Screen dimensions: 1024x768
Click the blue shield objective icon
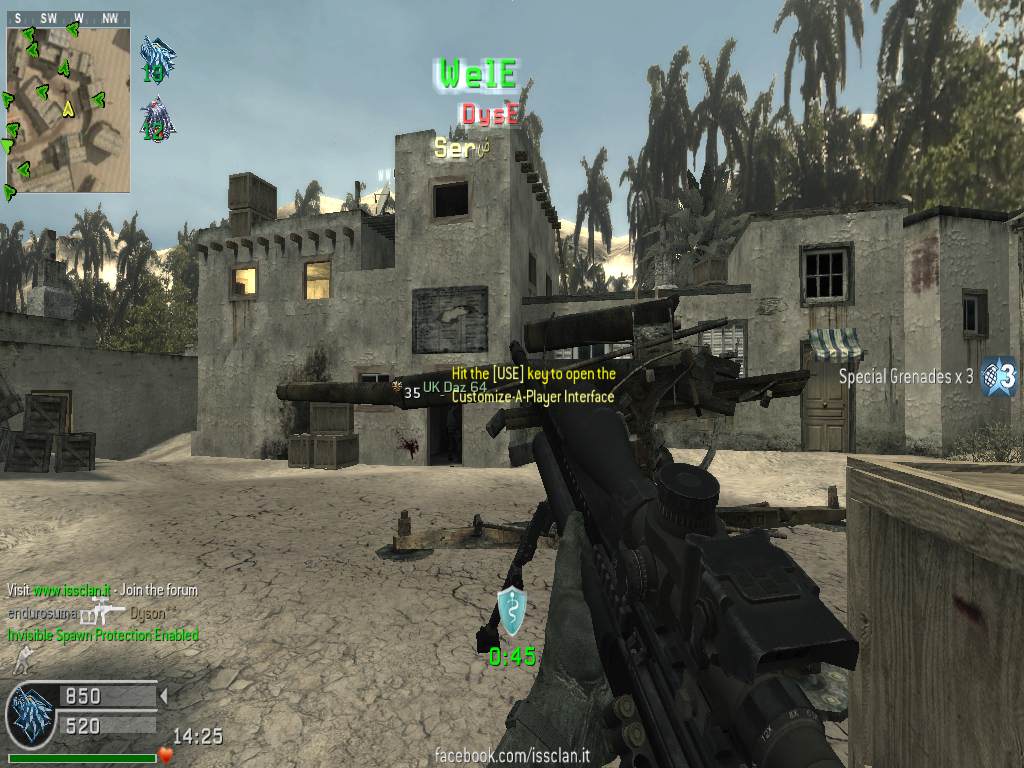[x=512, y=612]
